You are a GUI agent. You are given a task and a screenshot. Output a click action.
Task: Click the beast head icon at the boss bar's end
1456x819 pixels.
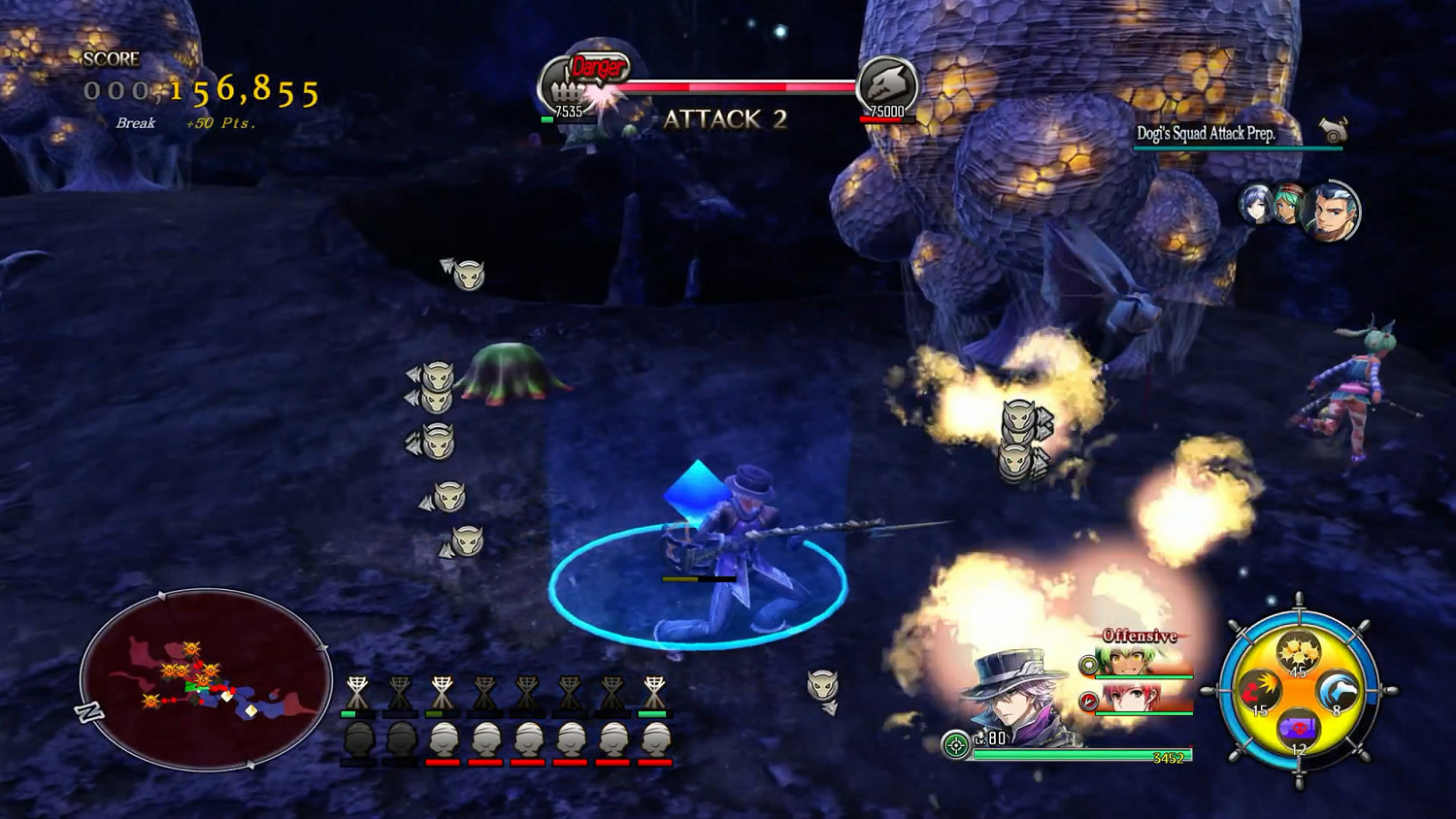(887, 84)
